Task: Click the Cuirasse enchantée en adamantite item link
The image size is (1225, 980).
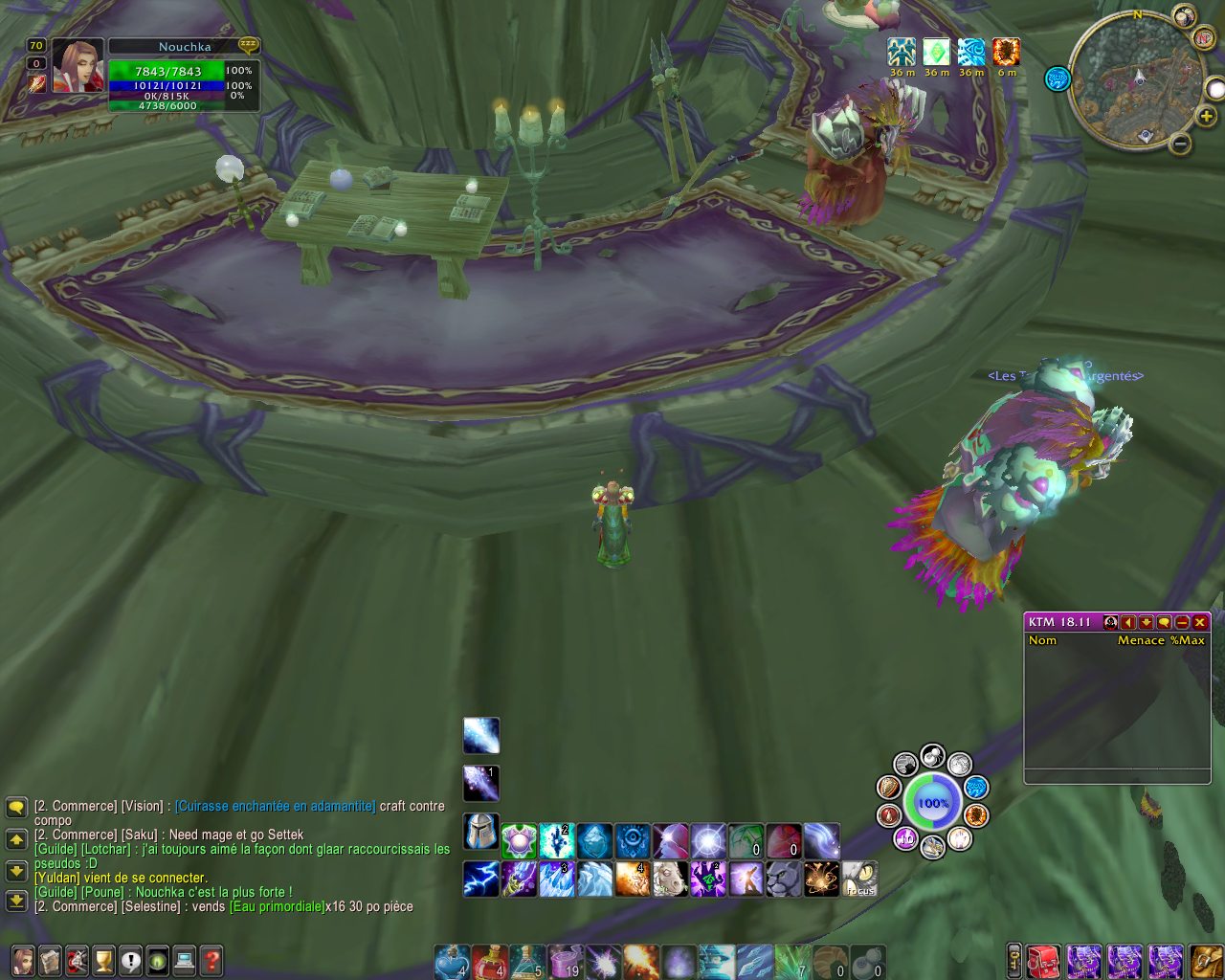Action: click(x=276, y=806)
